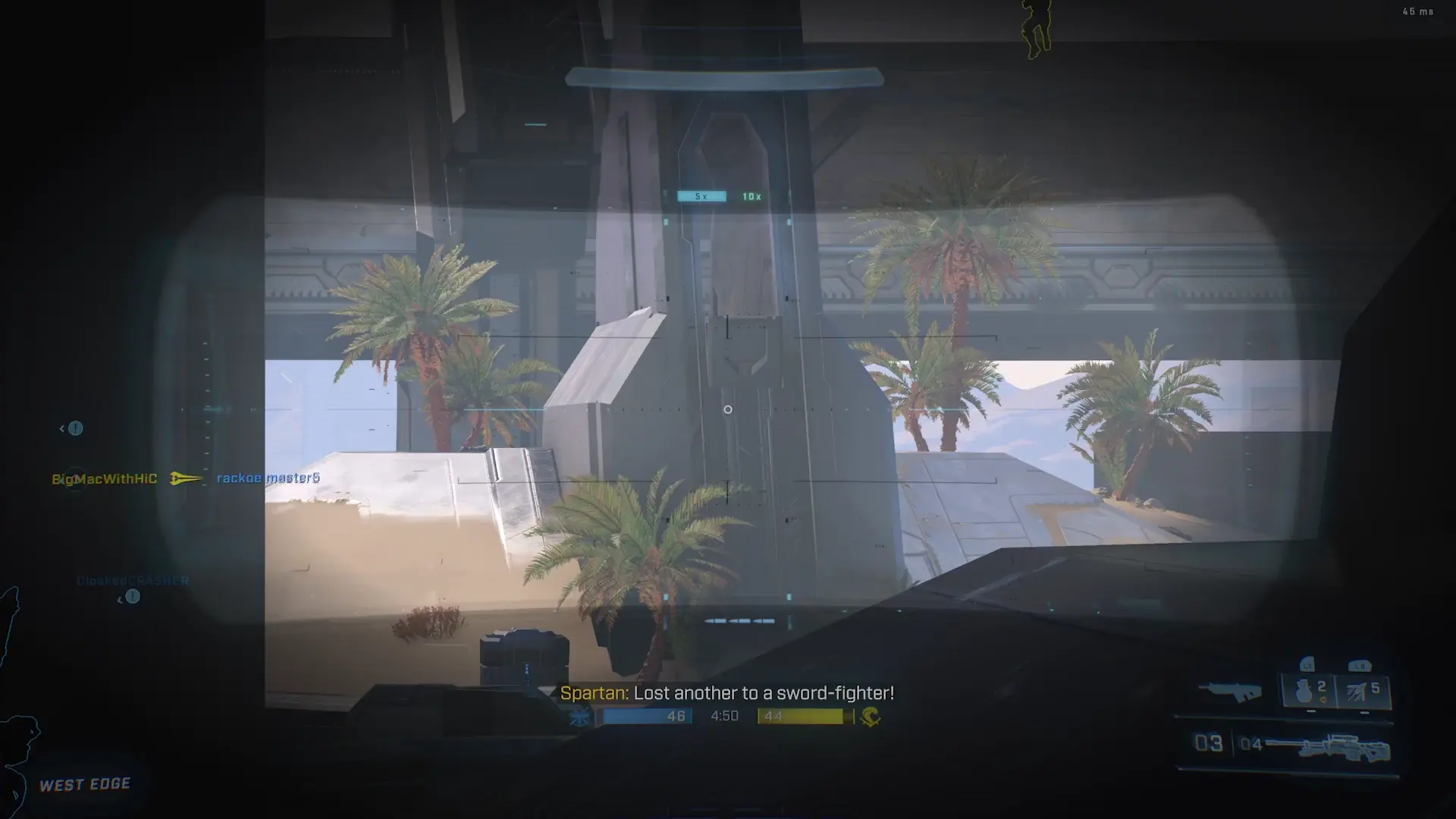Viewport: 1456px width, 819px height.
Task: Click the blue team emblem near score bar
Action: click(579, 716)
